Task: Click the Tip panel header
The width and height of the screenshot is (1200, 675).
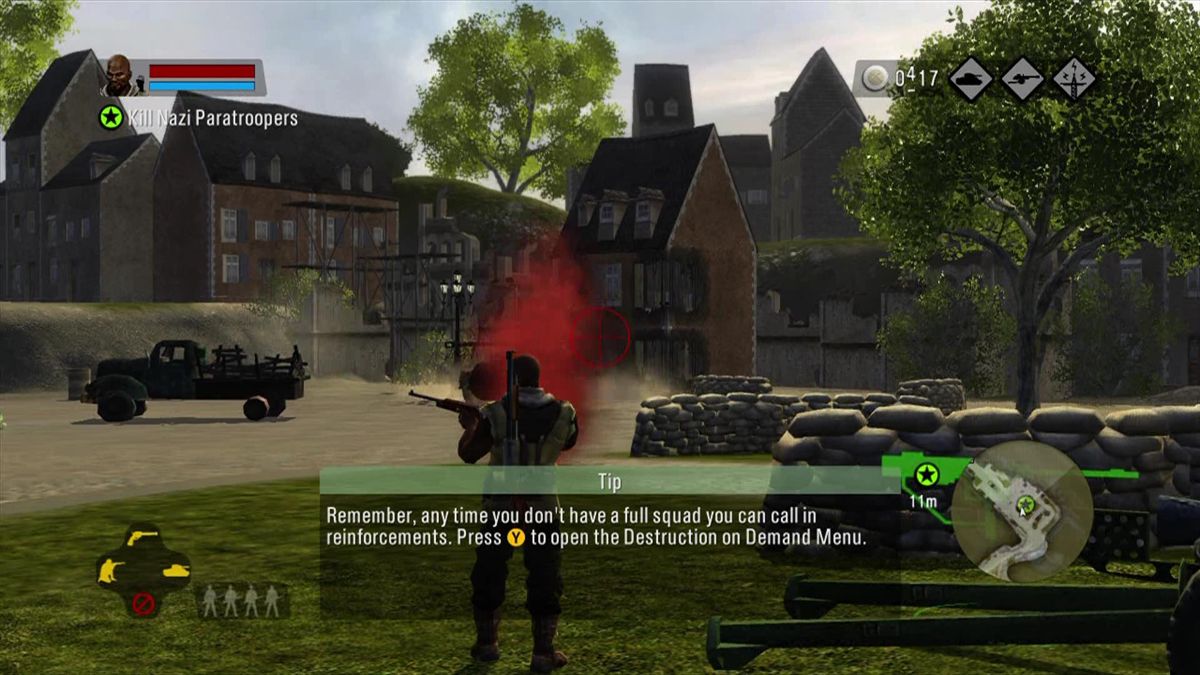Action: click(x=609, y=481)
